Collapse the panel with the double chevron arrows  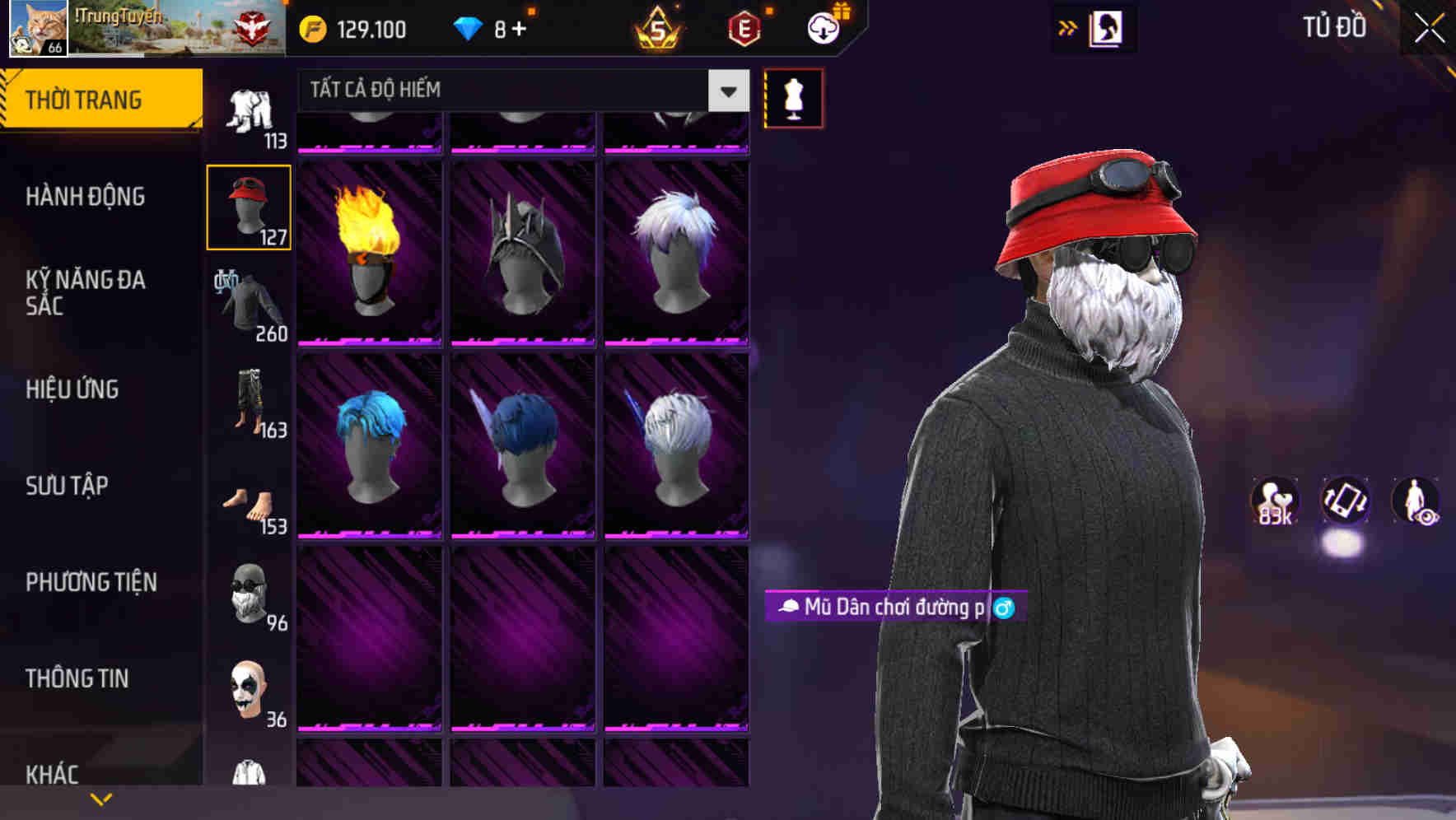click(1067, 27)
